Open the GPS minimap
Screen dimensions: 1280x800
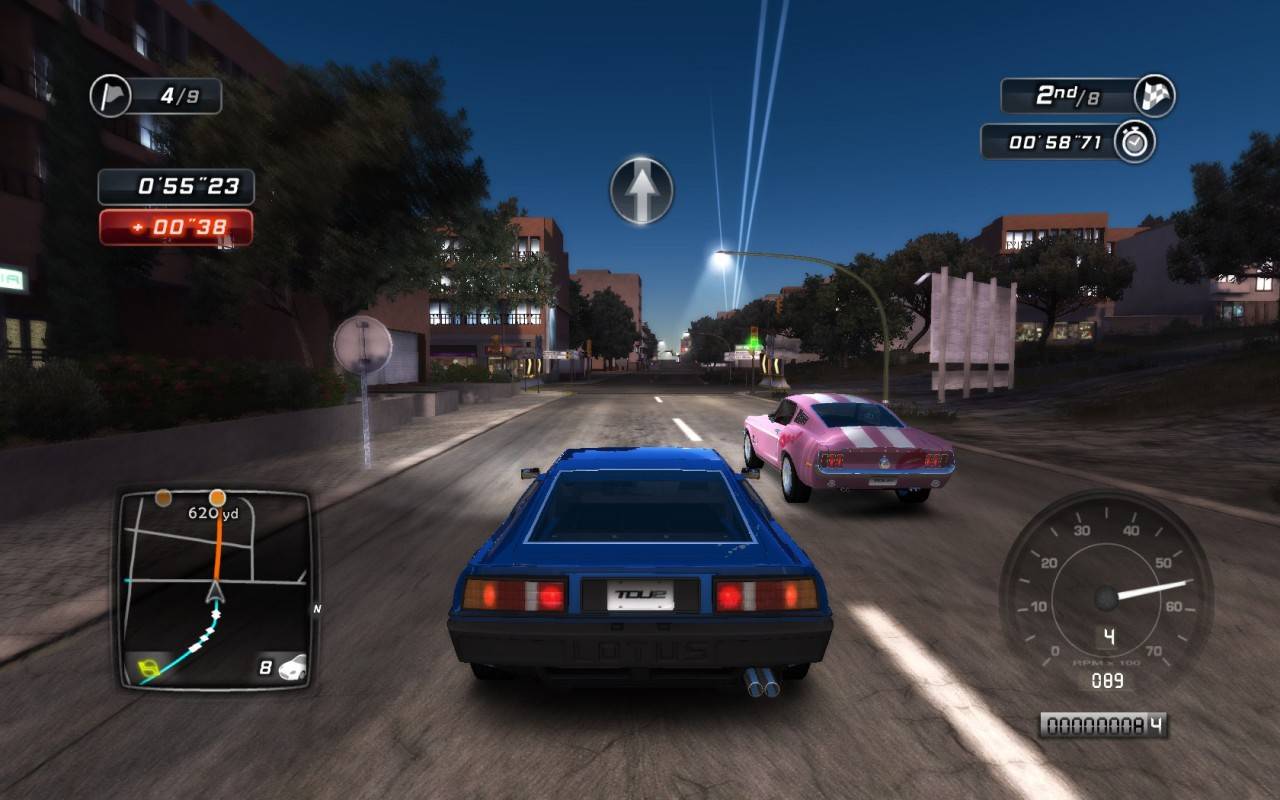tap(216, 588)
